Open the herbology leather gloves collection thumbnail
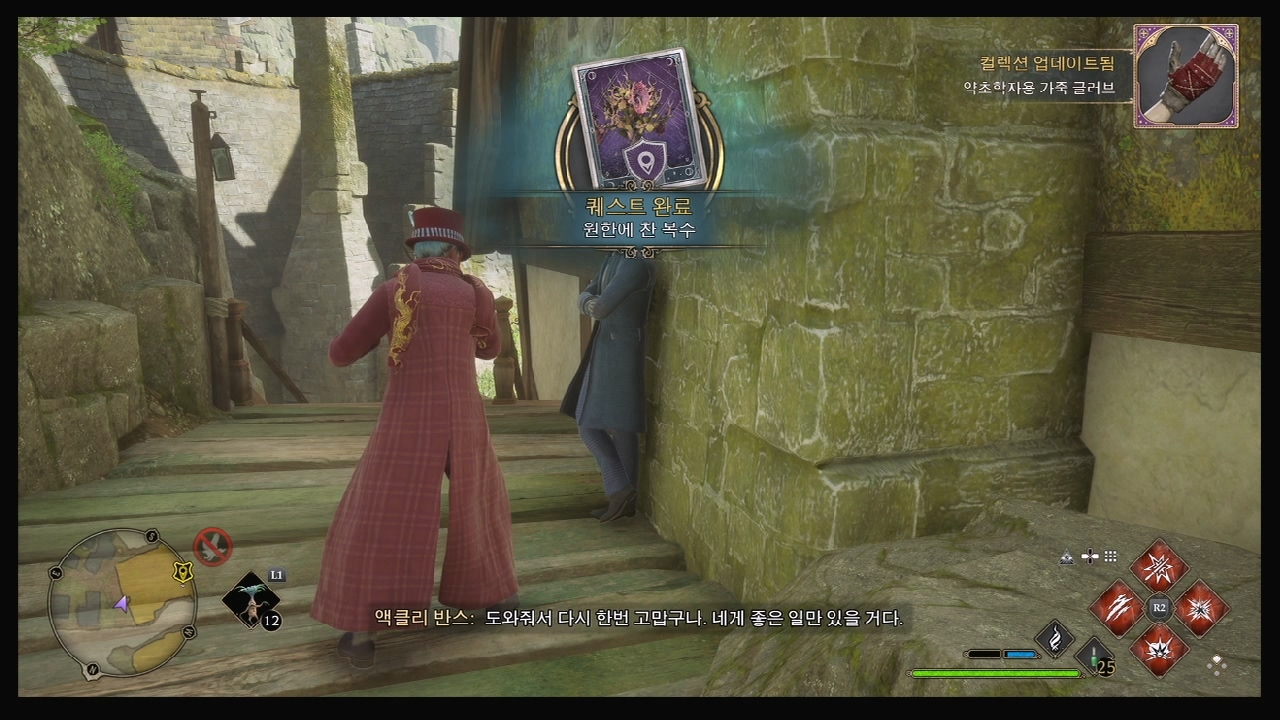This screenshot has height=720, width=1280. pos(1186,76)
